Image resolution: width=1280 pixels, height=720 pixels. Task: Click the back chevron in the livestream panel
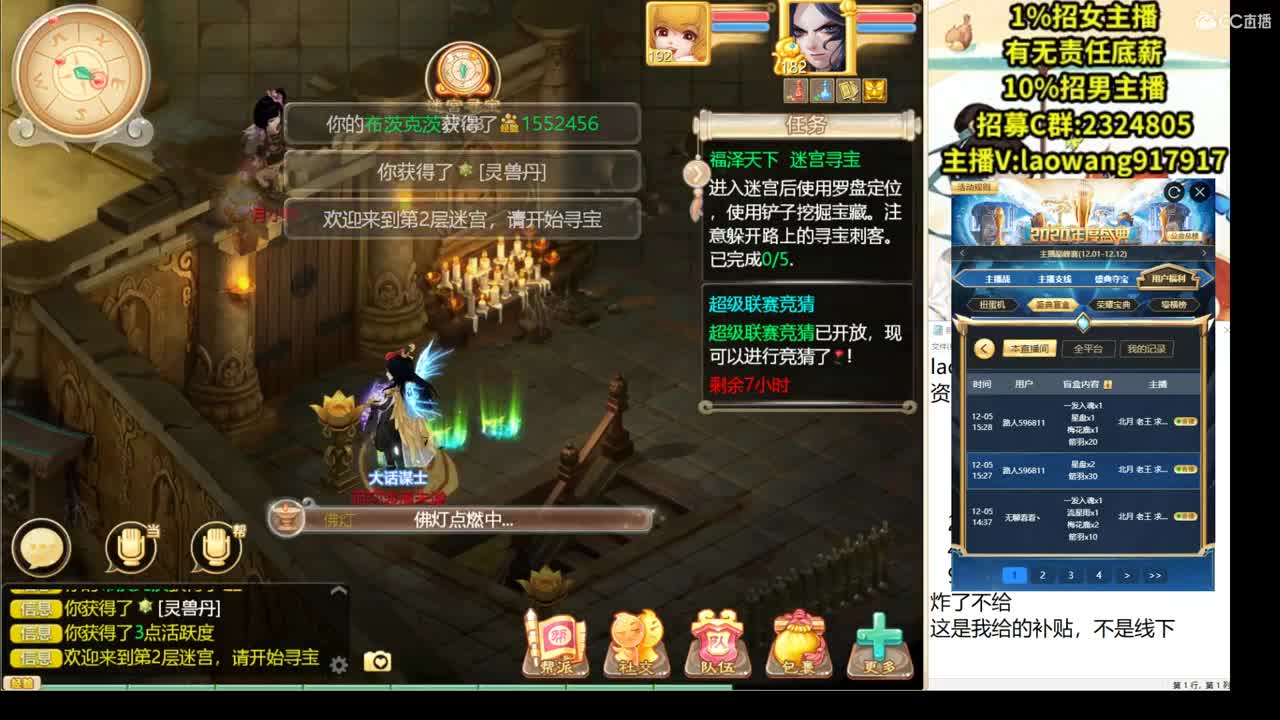983,348
